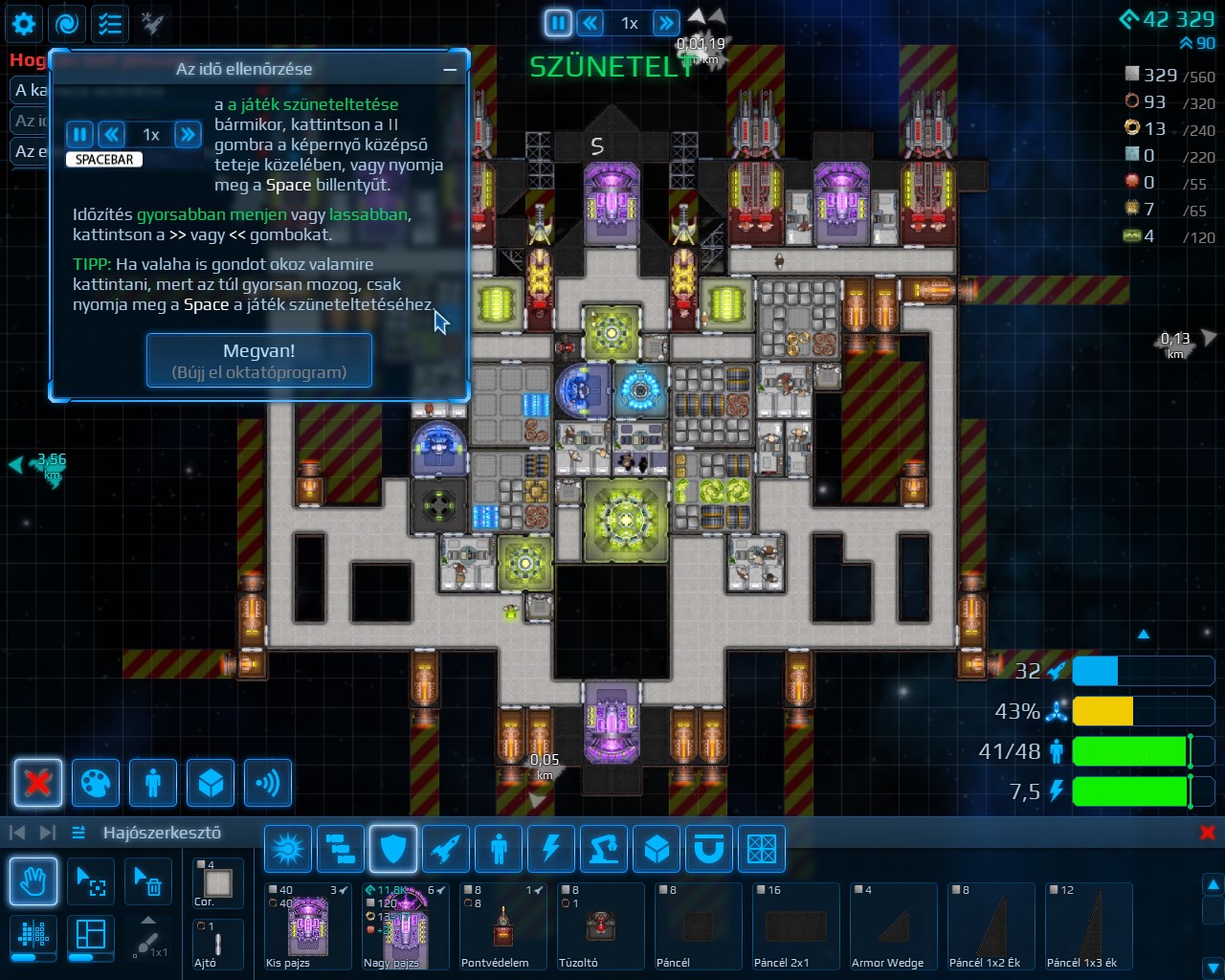1225x980 pixels.
Task: Select the Páncél 2x1 armor part
Action: click(x=795, y=926)
